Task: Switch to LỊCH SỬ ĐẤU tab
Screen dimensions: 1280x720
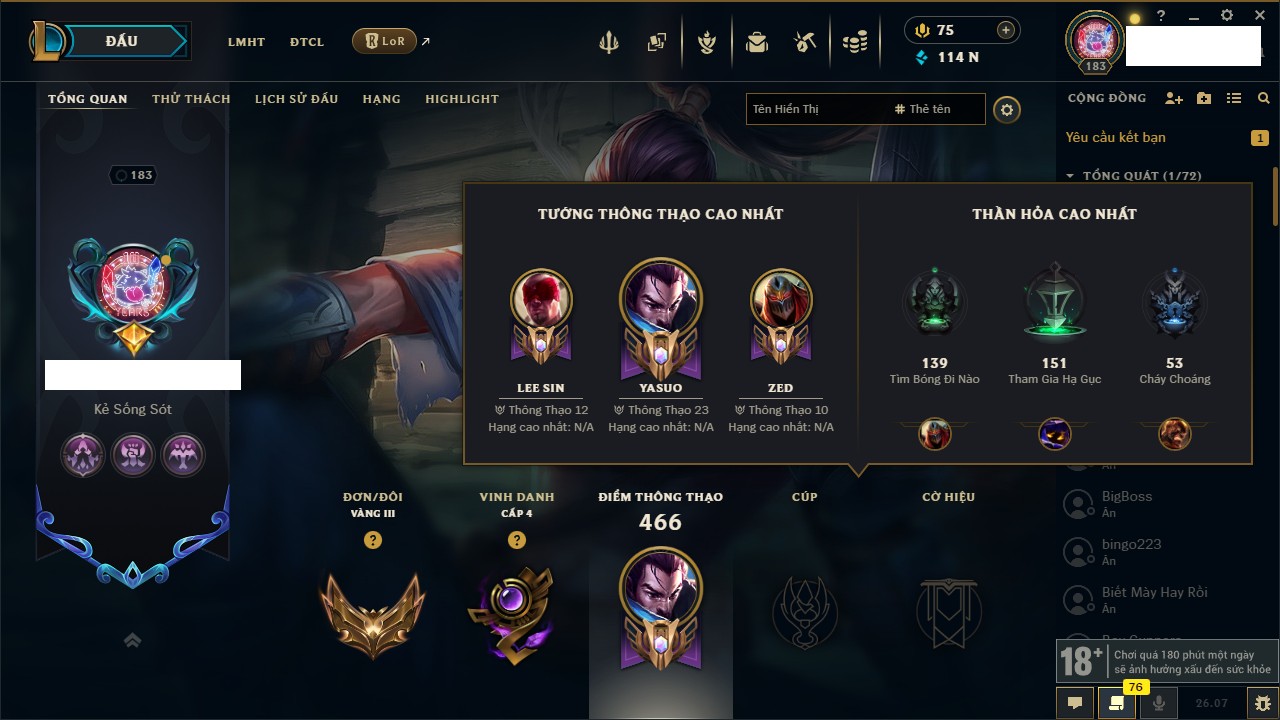Action: [x=296, y=99]
